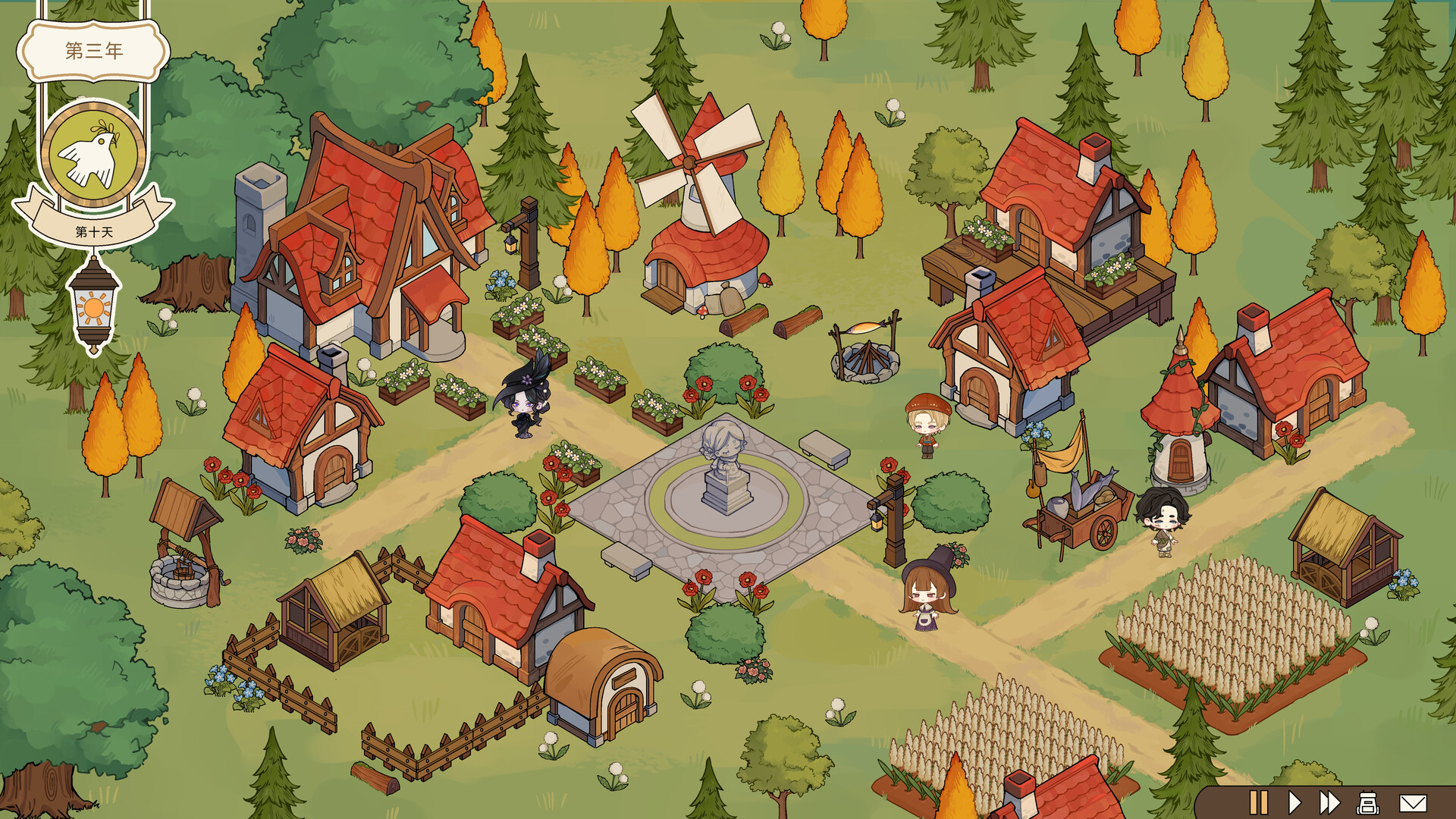Viewport: 1456px width, 819px height.
Task: Click the sun lantern icon
Action: click(93, 307)
